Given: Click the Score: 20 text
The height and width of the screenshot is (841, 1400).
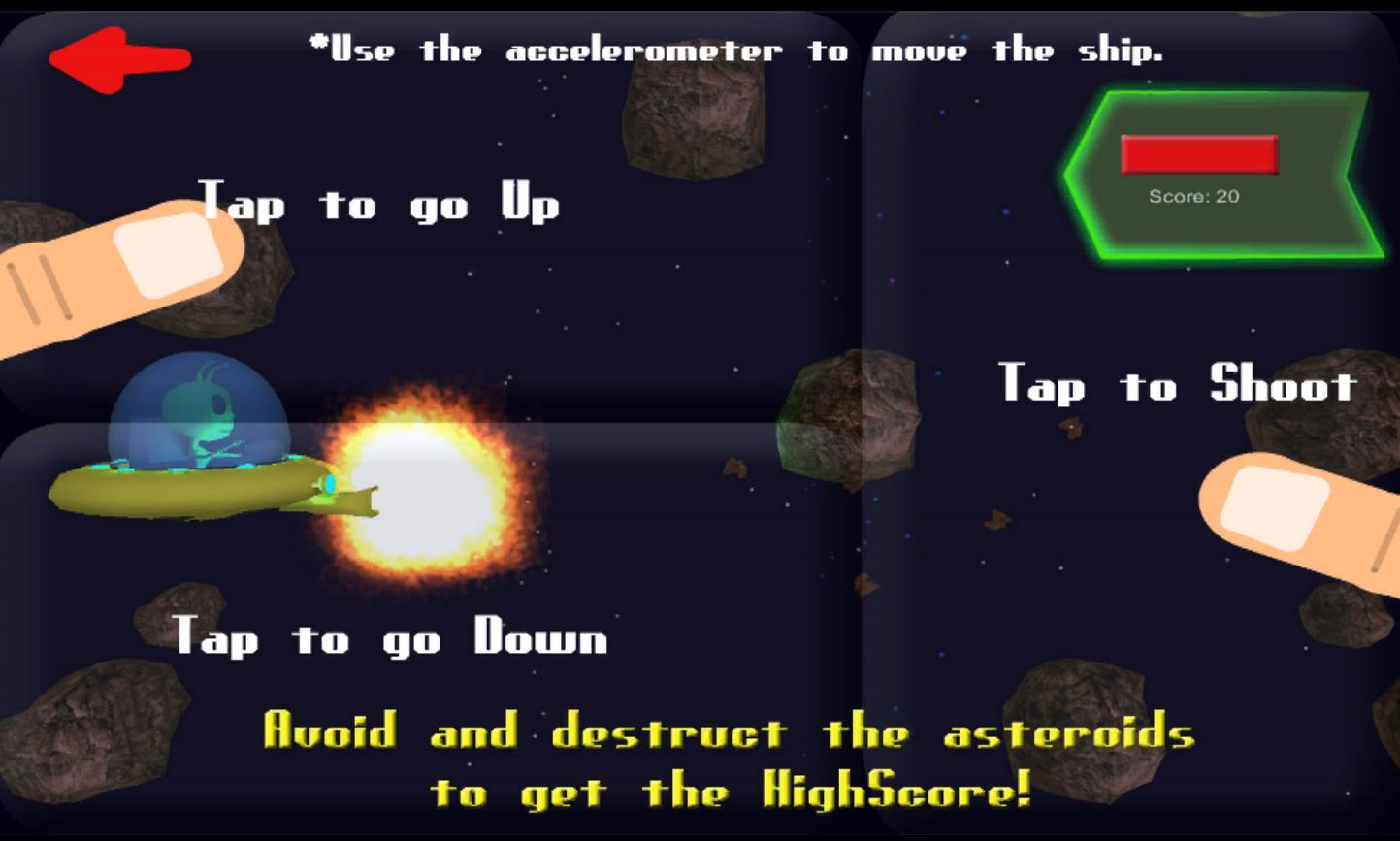Looking at the screenshot, I should pyautogui.click(x=1195, y=195).
